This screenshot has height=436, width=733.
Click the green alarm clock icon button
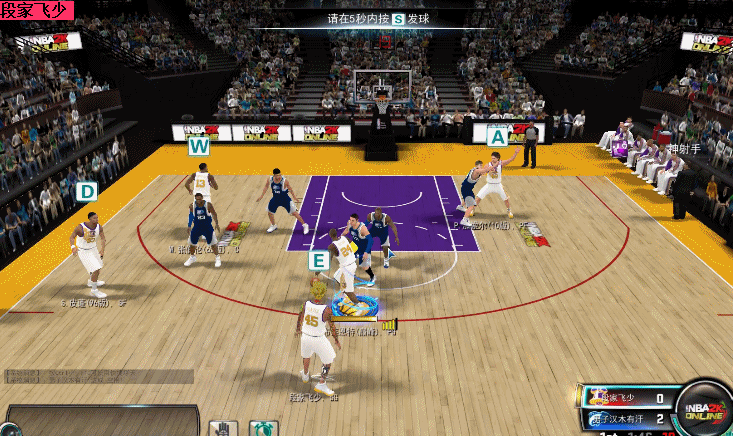[263, 428]
